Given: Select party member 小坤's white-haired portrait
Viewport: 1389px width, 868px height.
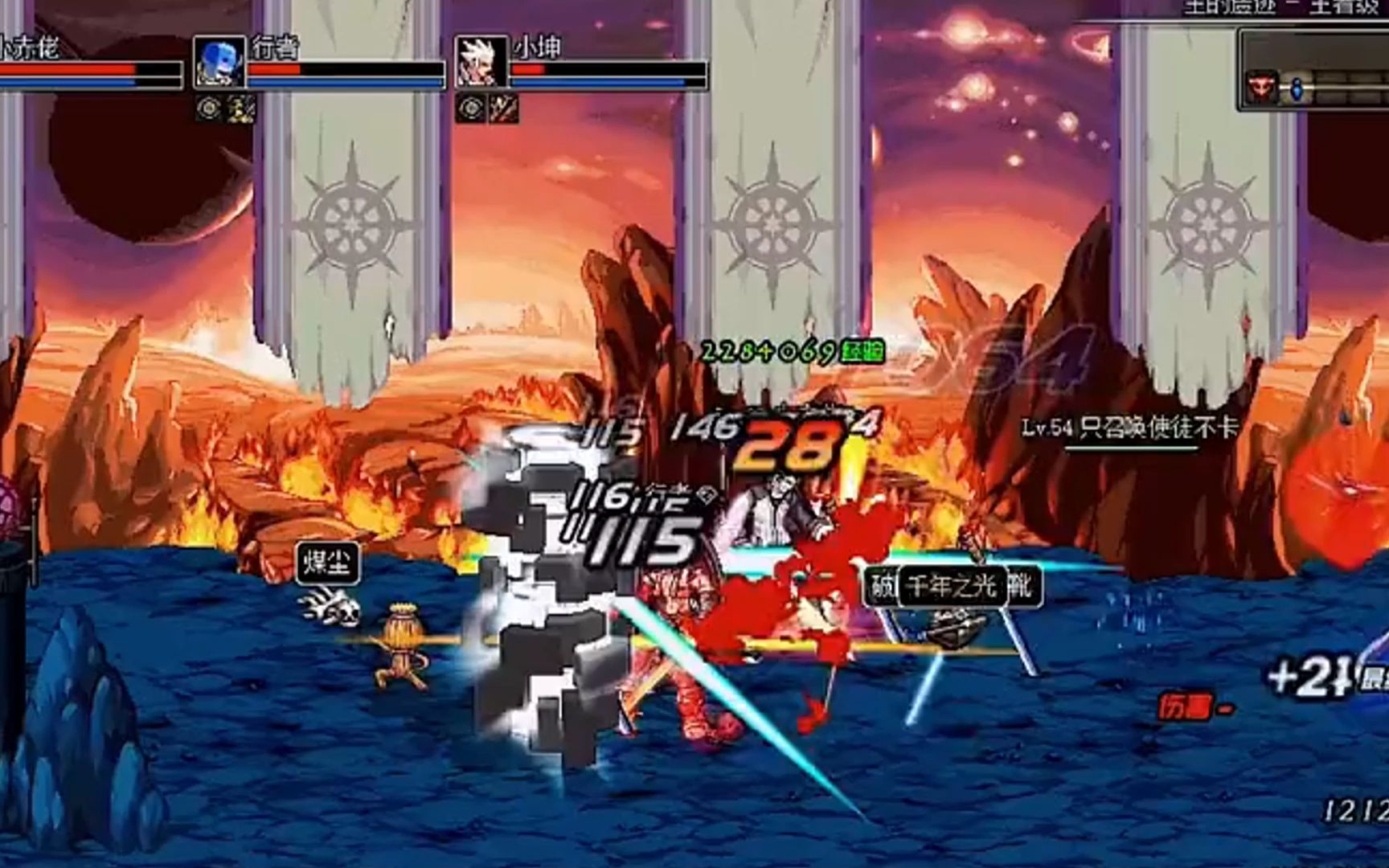Looking at the screenshot, I should tap(481, 61).
